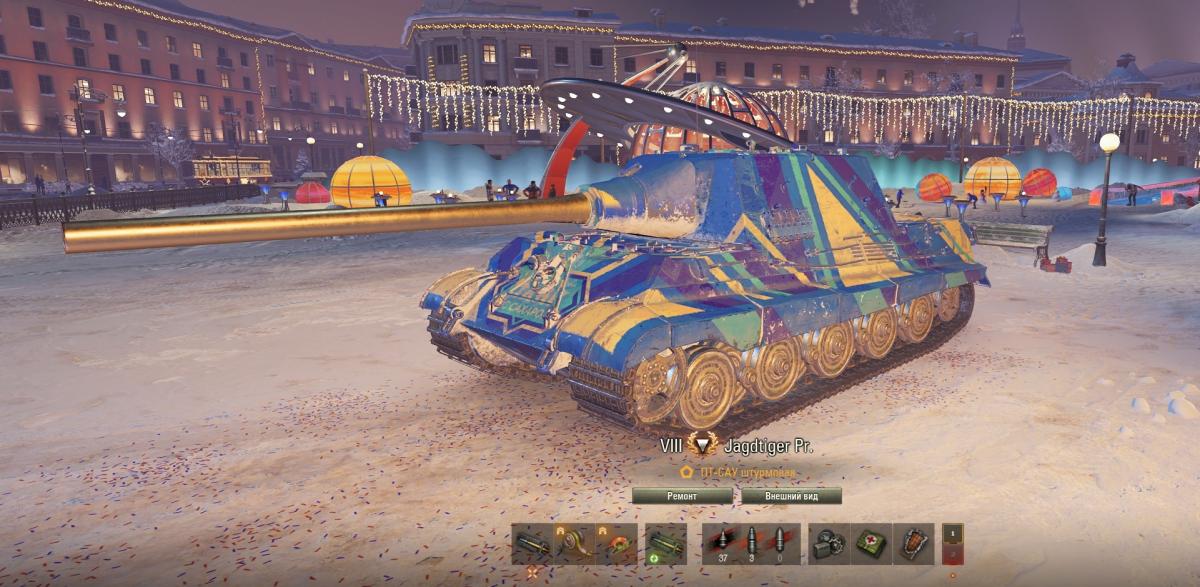Screen dimensions: 1200x587
Task: Open the repair kit consumable slot
Action: 829,544
